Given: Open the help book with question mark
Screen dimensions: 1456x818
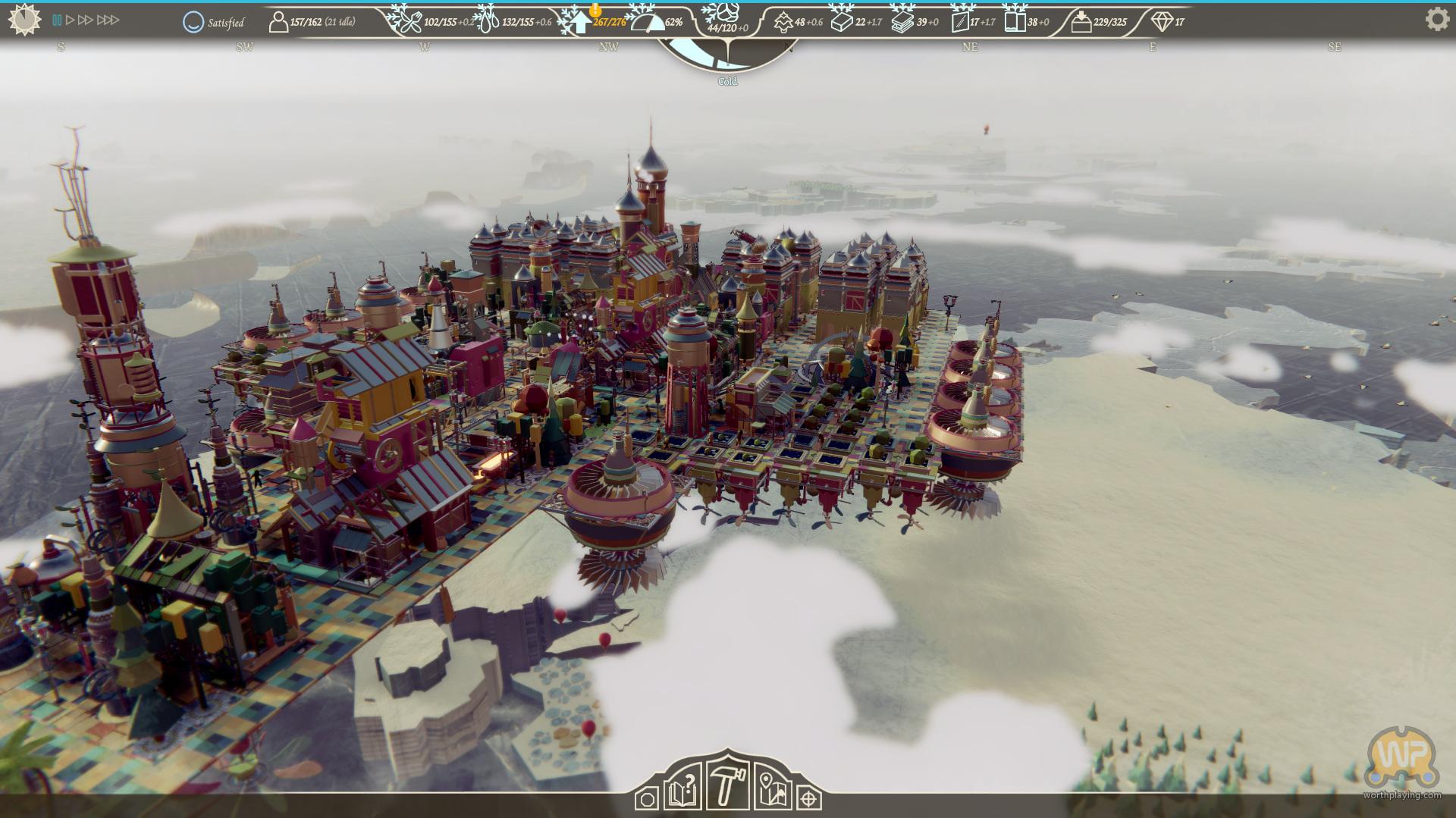Looking at the screenshot, I should pyautogui.click(x=682, y=792).
